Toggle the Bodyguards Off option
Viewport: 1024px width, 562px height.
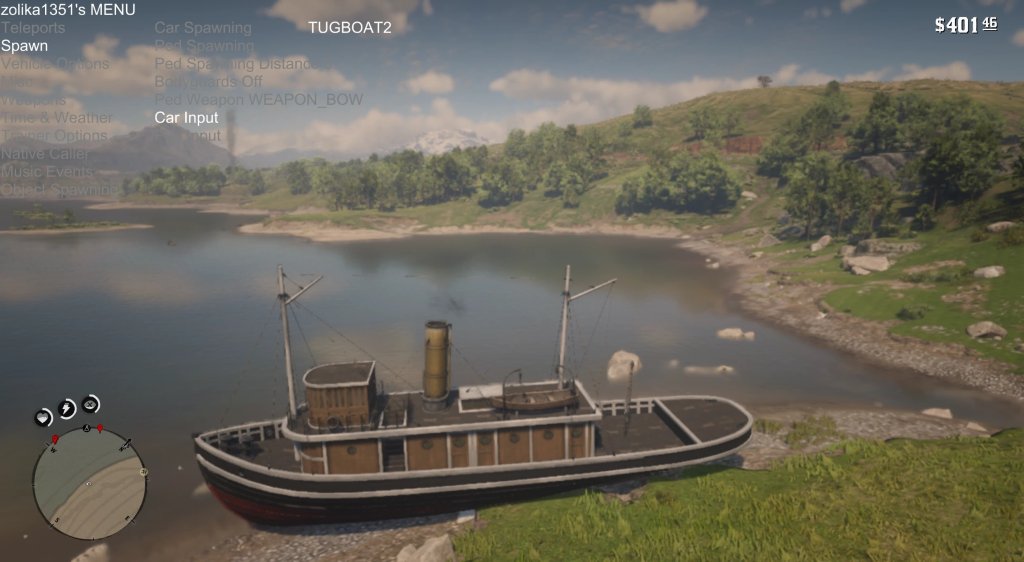tap(208, 82)
